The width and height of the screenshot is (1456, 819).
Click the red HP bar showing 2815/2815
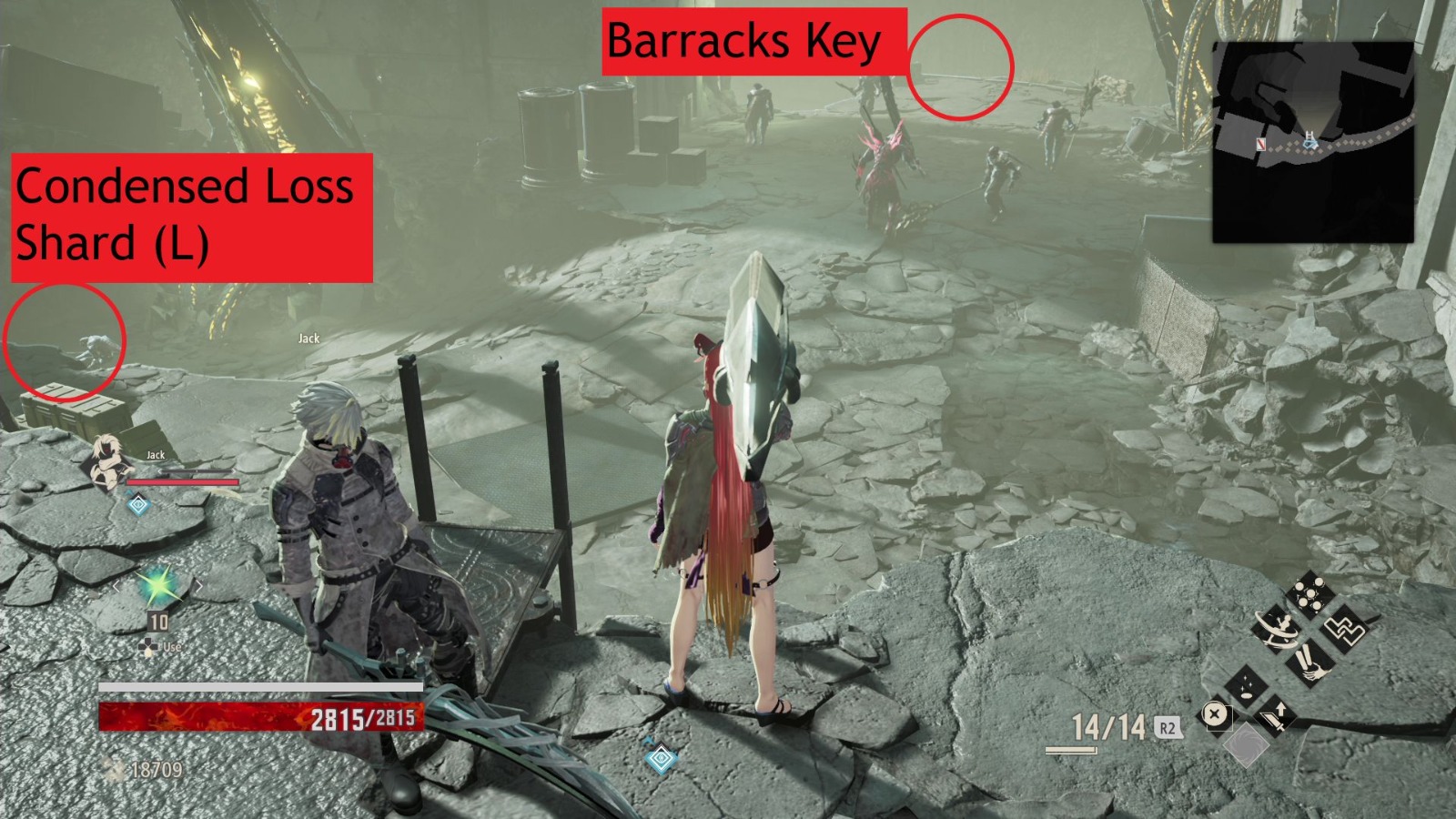tap(264, 715)
